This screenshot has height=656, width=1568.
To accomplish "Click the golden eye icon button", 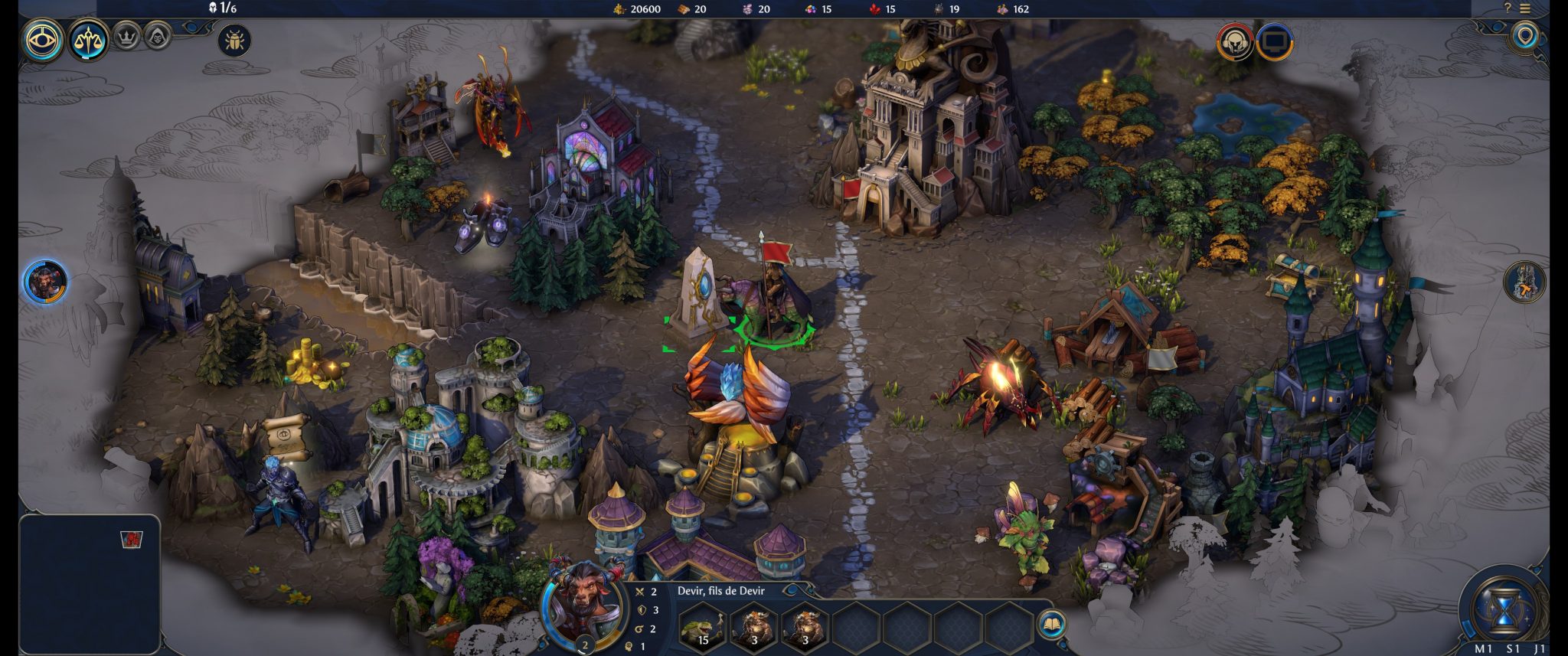I will tap(44, 39).
